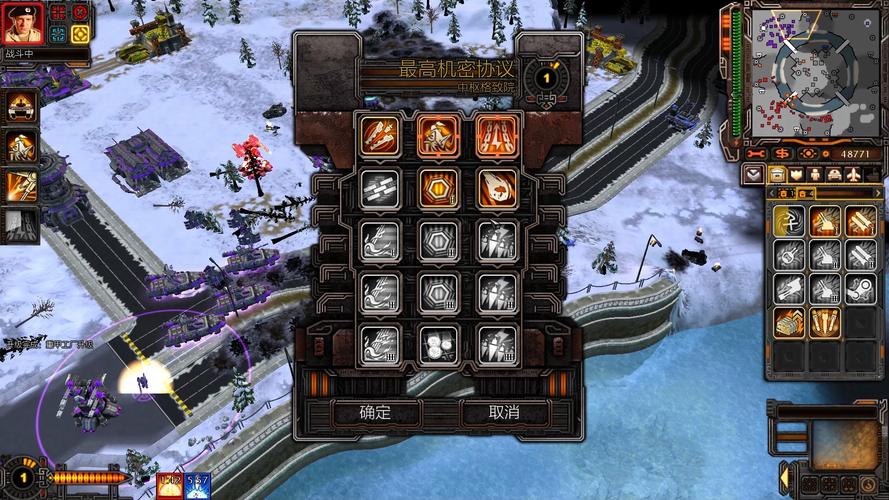Confirm with the 确定 button
Viewport: 889px width, 500px height.
pyautogui.click(x=375, y=412)
